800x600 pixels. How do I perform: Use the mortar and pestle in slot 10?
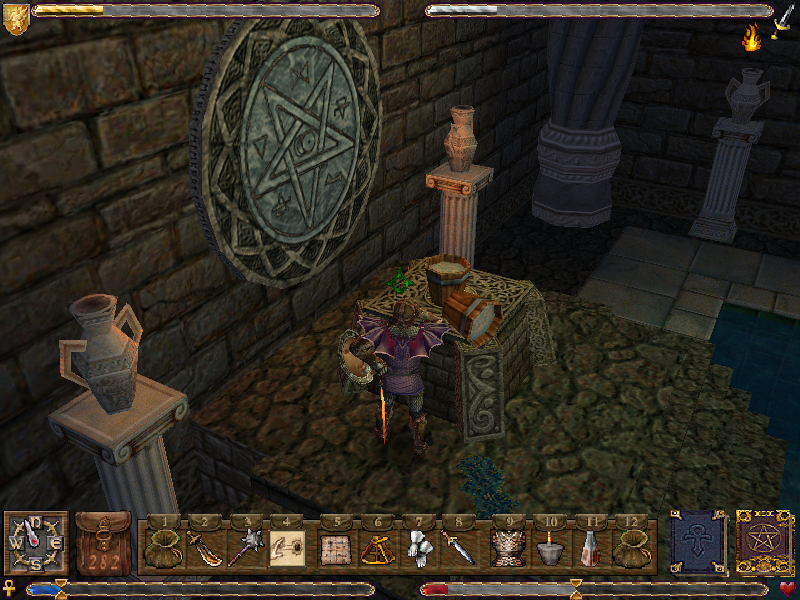click(550, 548)
